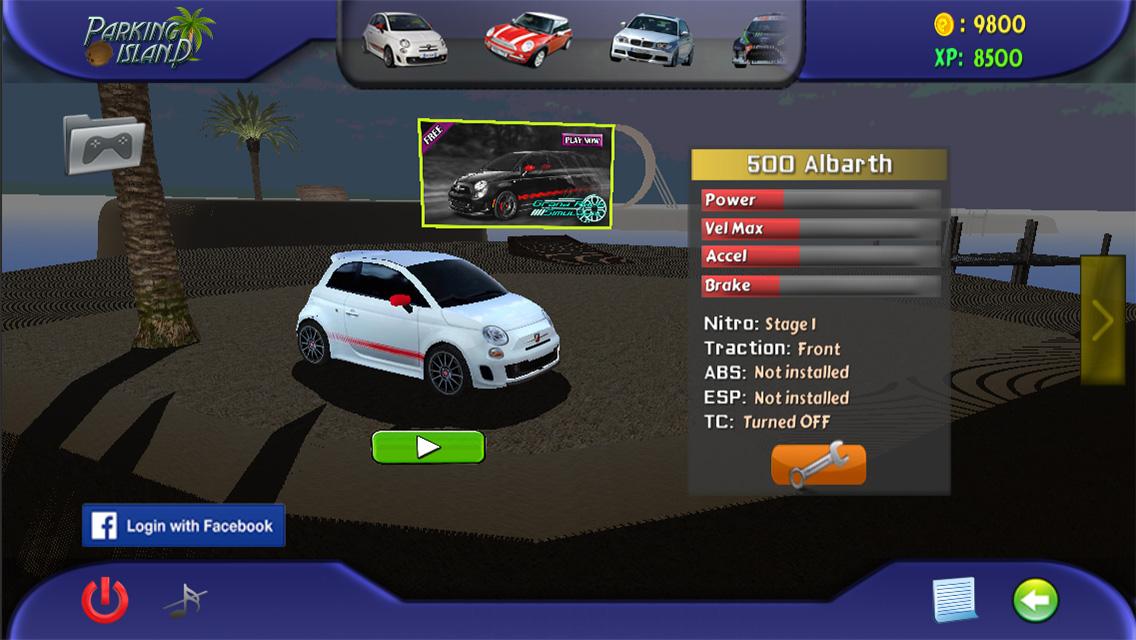Select the white Fiat 500 thumbnail
The width and height of the screenshot is (1136, 640).
click(403, 39)
